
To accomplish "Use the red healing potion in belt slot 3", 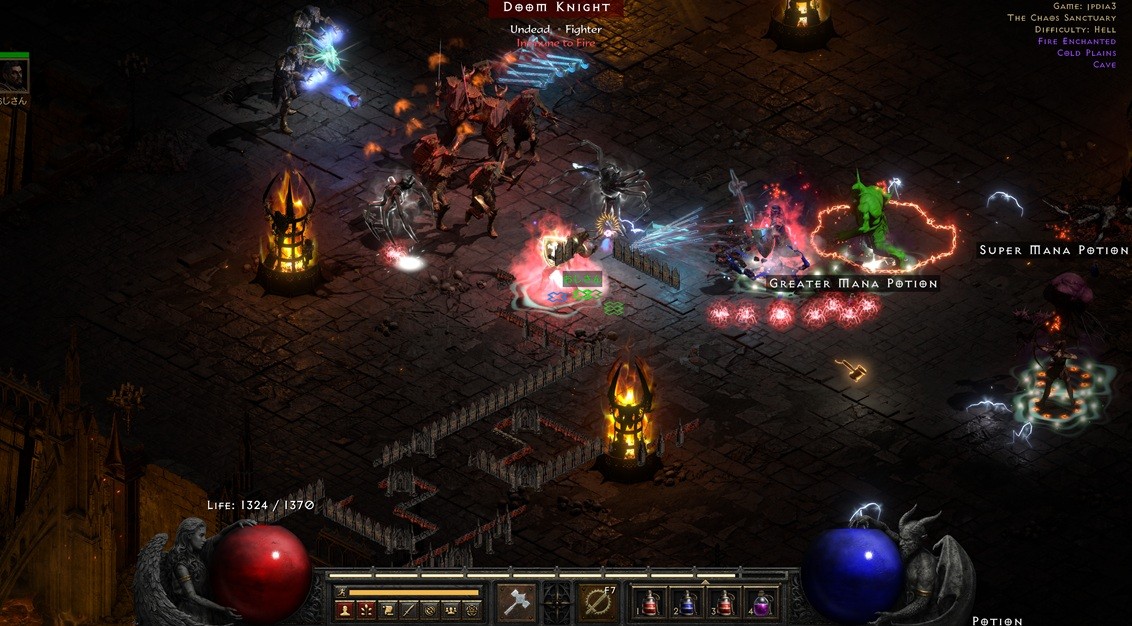I will coord(725,603).
